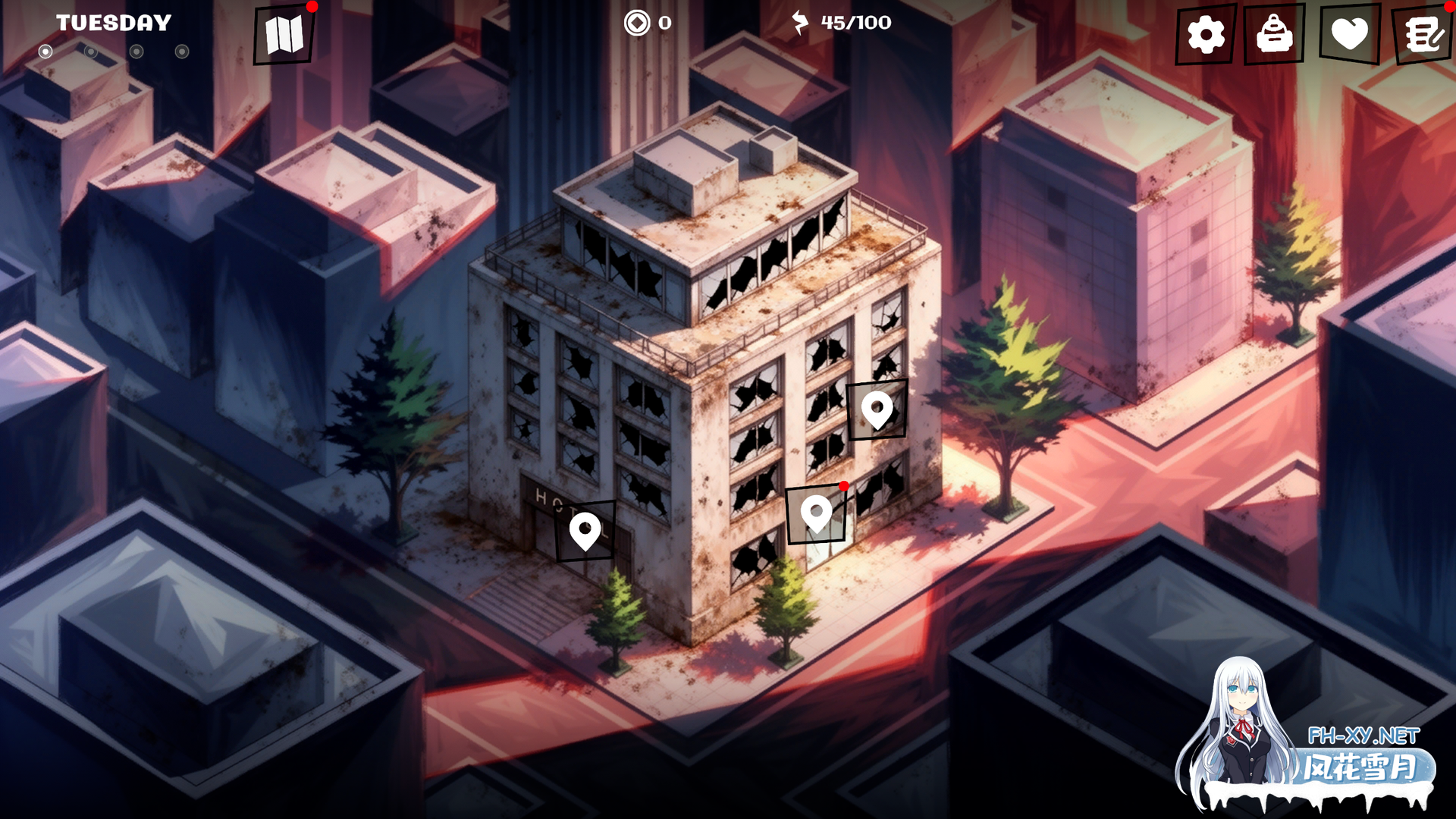Open the city map icon
This screenshot has width=1456, height=819.
click(x=284, y=35)
